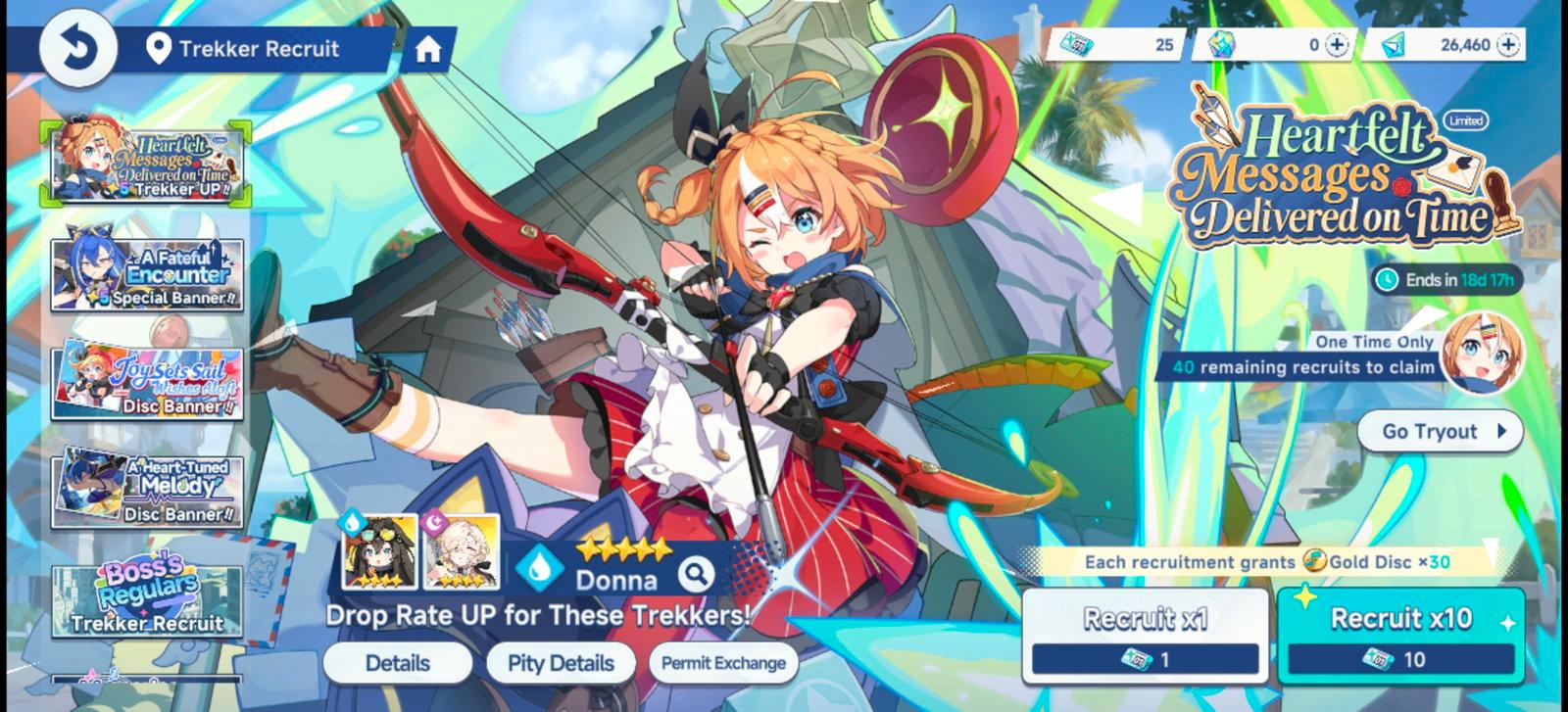Add more blue crystals with plus button

pos(1509,45)
